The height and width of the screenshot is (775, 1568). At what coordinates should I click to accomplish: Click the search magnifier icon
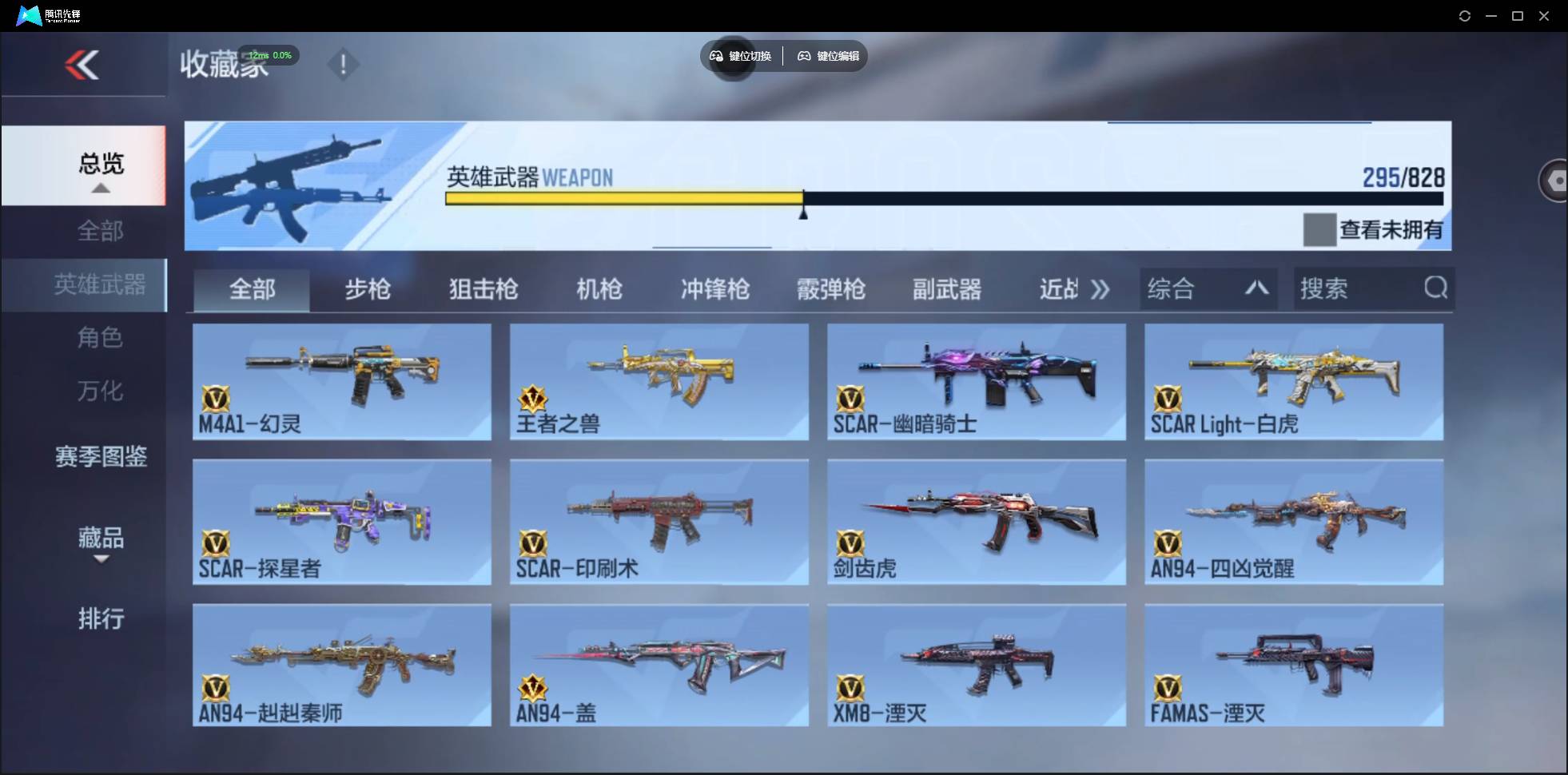(1436, 288)
